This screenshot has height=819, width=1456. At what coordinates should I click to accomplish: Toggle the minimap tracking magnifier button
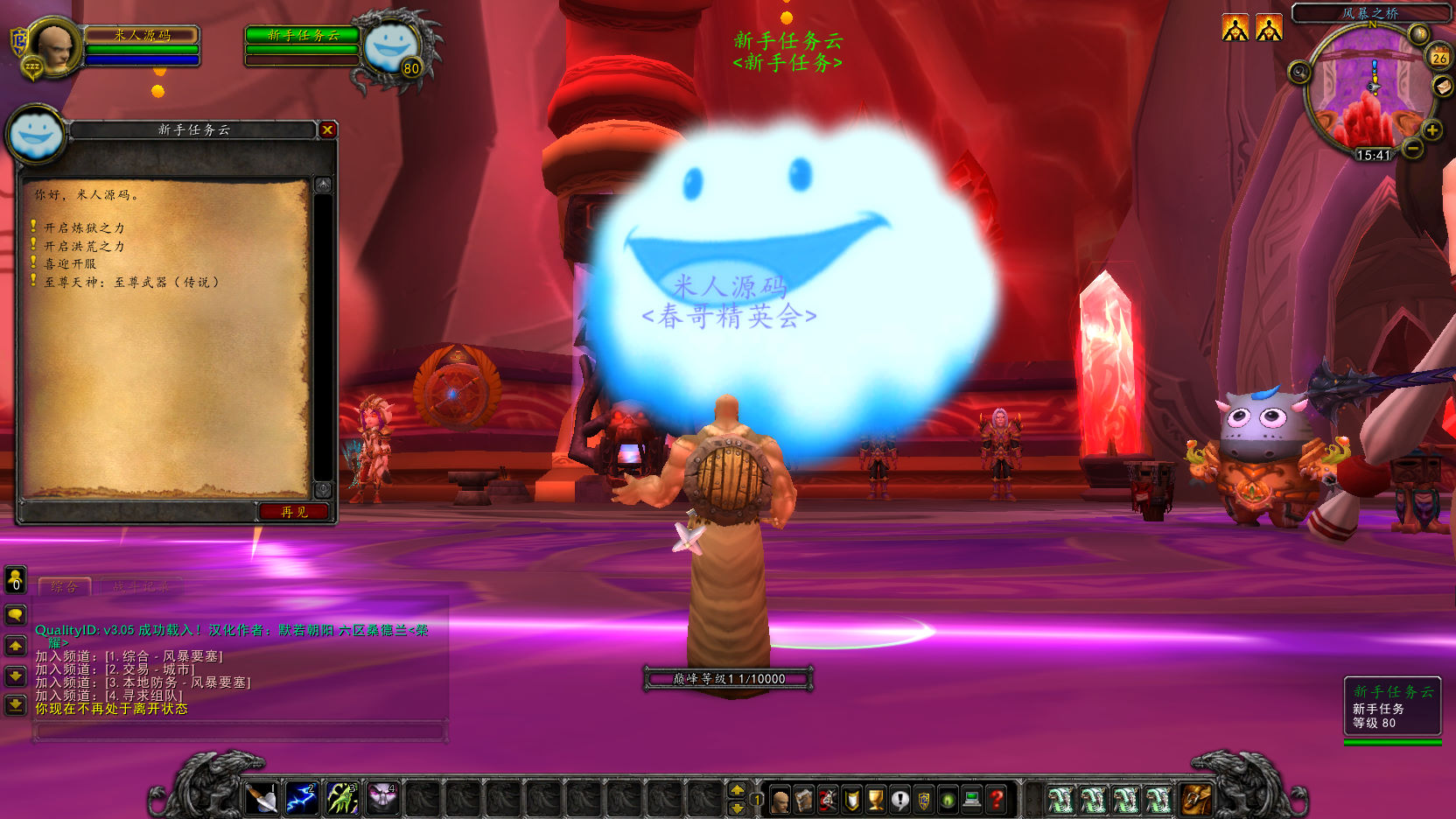[1299, 72]
